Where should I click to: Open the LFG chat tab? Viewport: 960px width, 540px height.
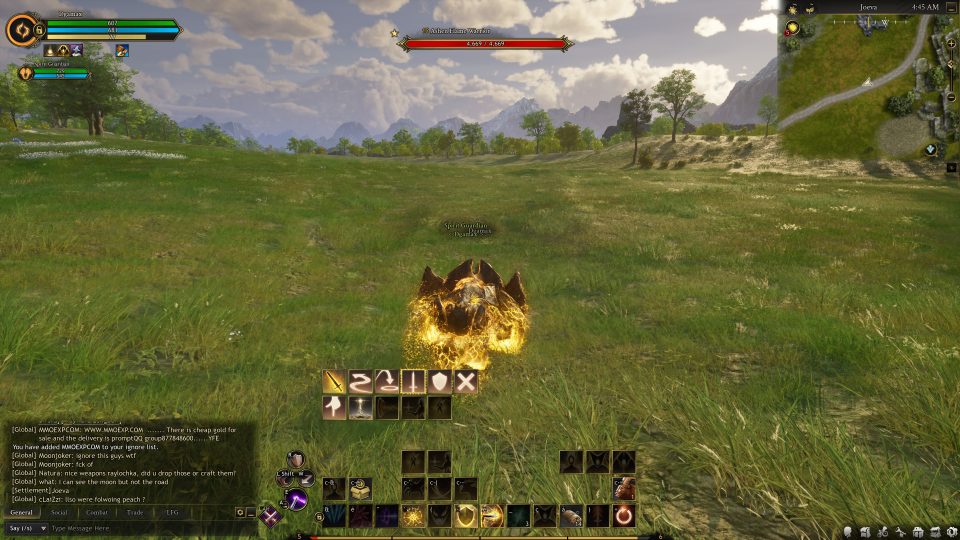point(172,512)
